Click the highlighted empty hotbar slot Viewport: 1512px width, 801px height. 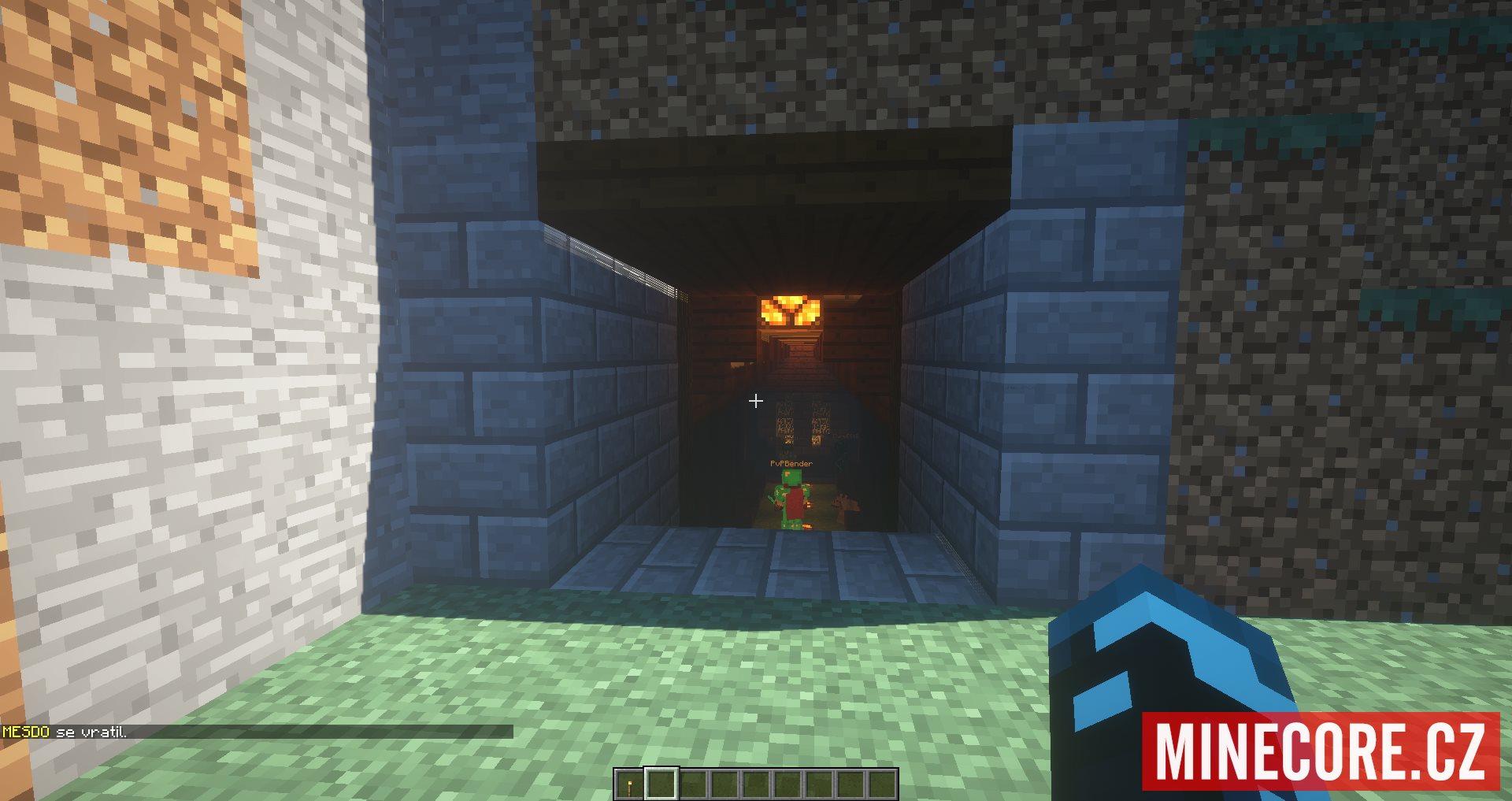pyautogui.click(x=661, y=784)
